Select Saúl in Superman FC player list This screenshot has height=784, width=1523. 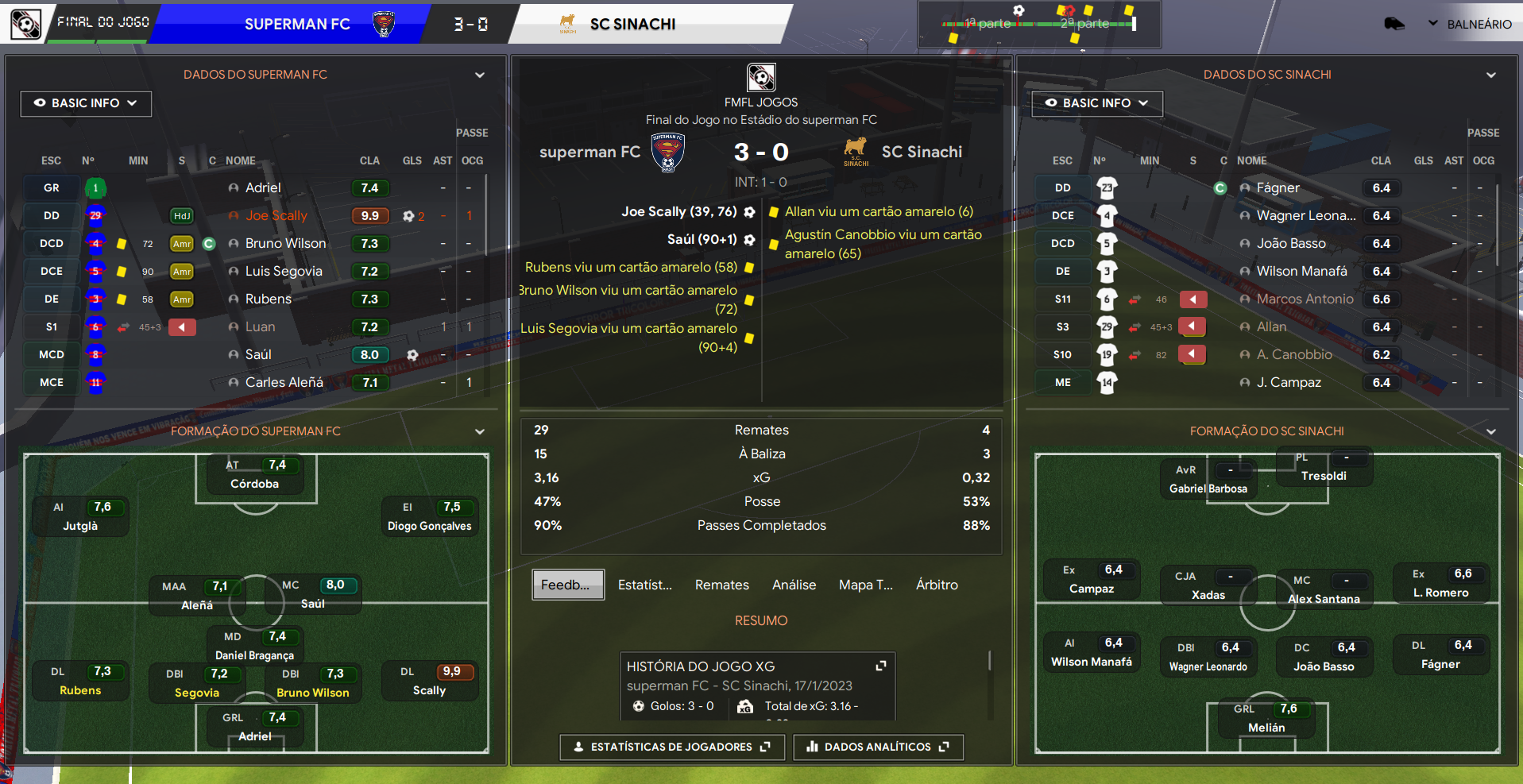(258, 354)
